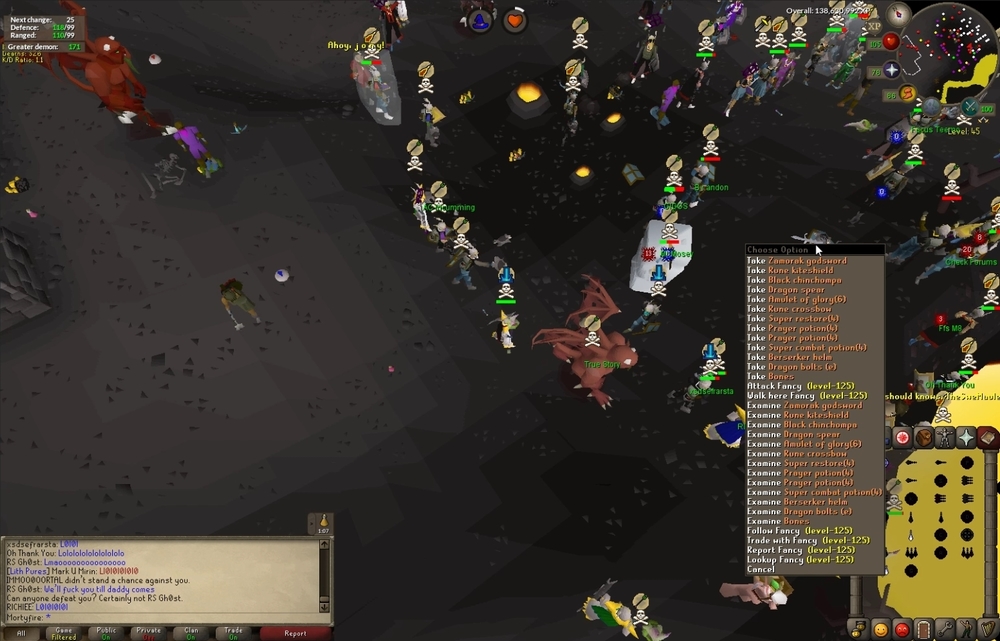Toggle the XP drops button

(x=874, y=26)
